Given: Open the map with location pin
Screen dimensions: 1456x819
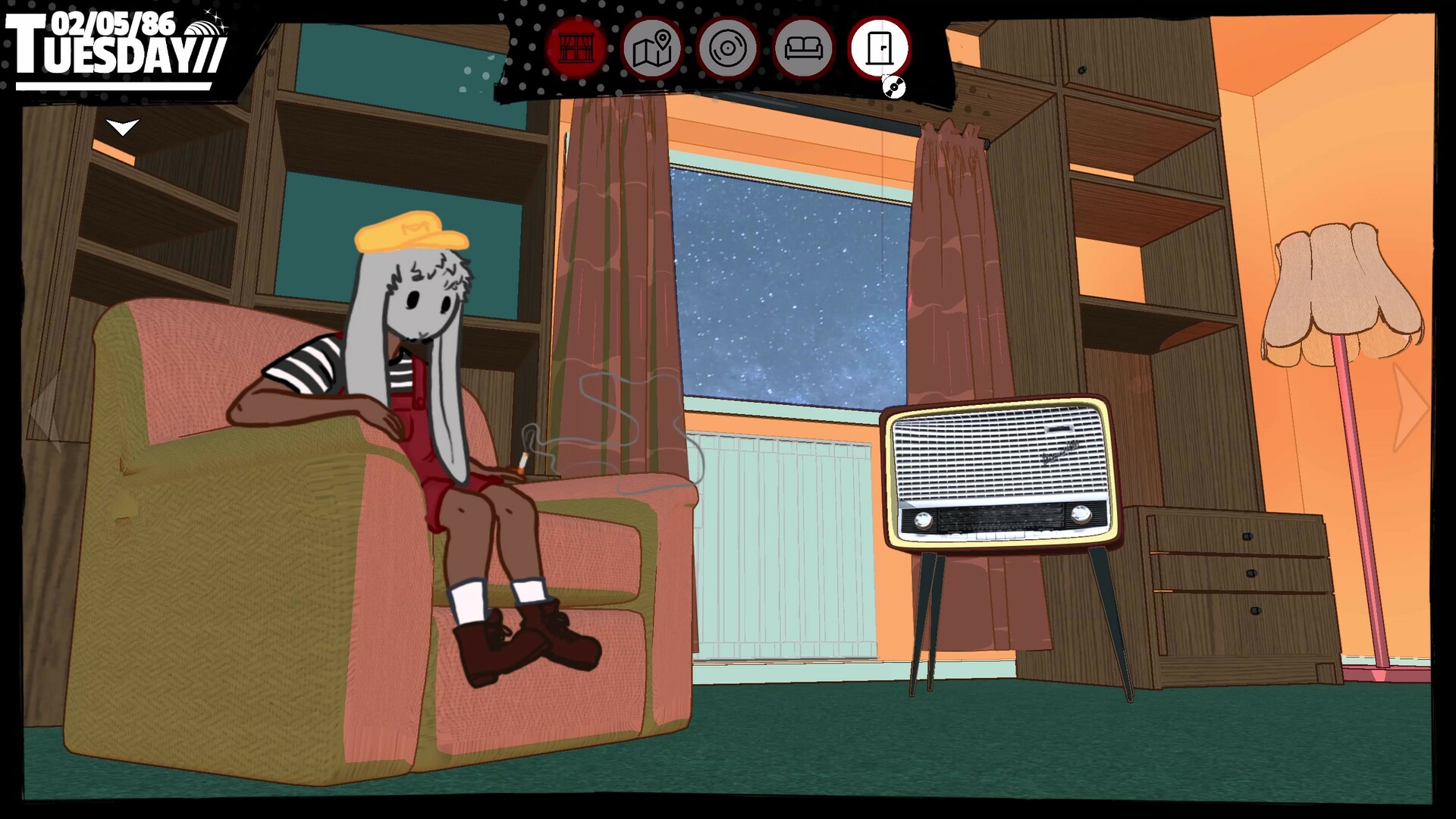Looking at the screenshot, I should 651,49.
